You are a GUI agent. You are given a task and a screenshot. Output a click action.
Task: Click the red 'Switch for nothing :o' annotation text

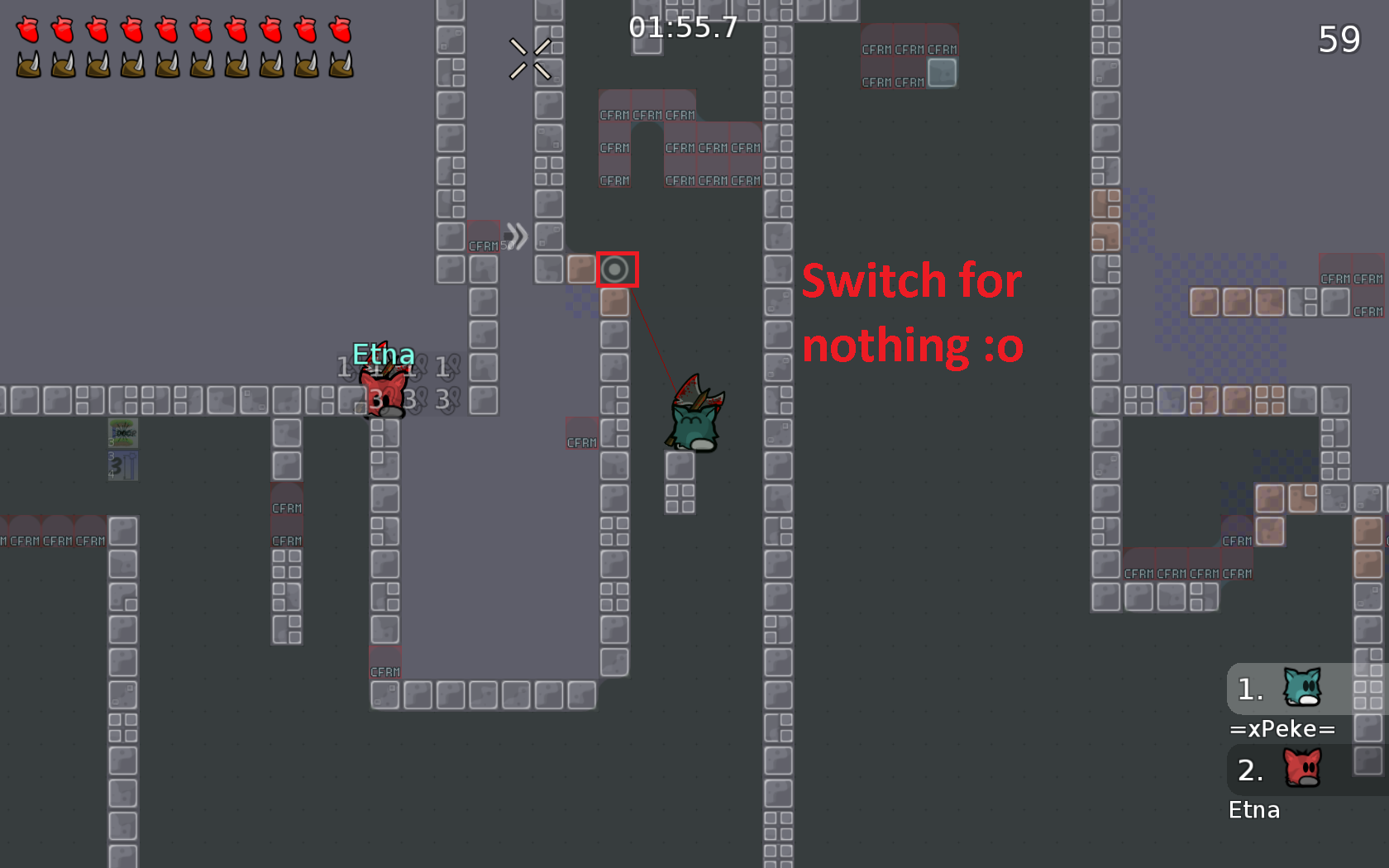(x=912, y=312)
